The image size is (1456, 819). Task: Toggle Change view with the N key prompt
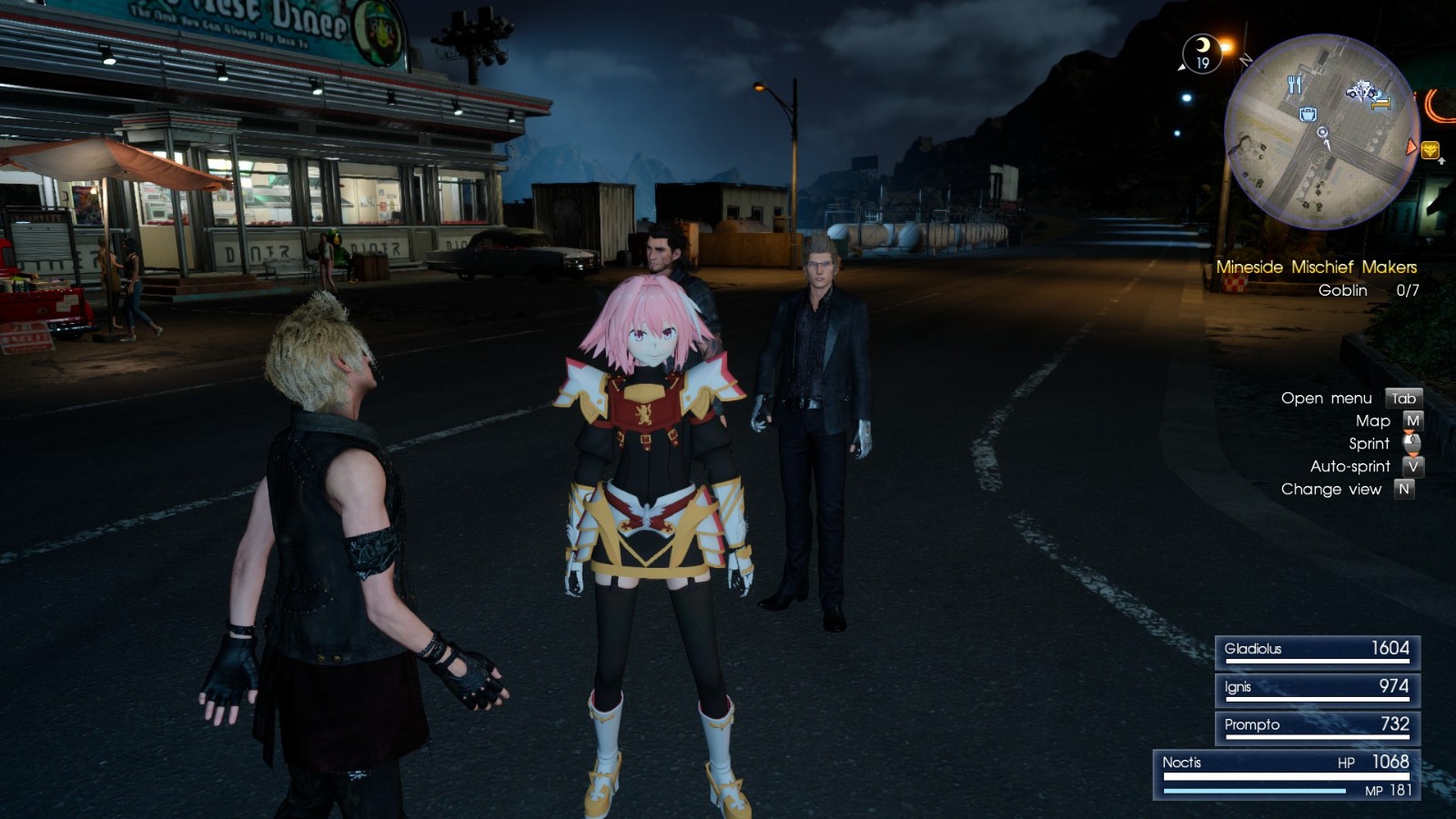[x=1404, y=489]
